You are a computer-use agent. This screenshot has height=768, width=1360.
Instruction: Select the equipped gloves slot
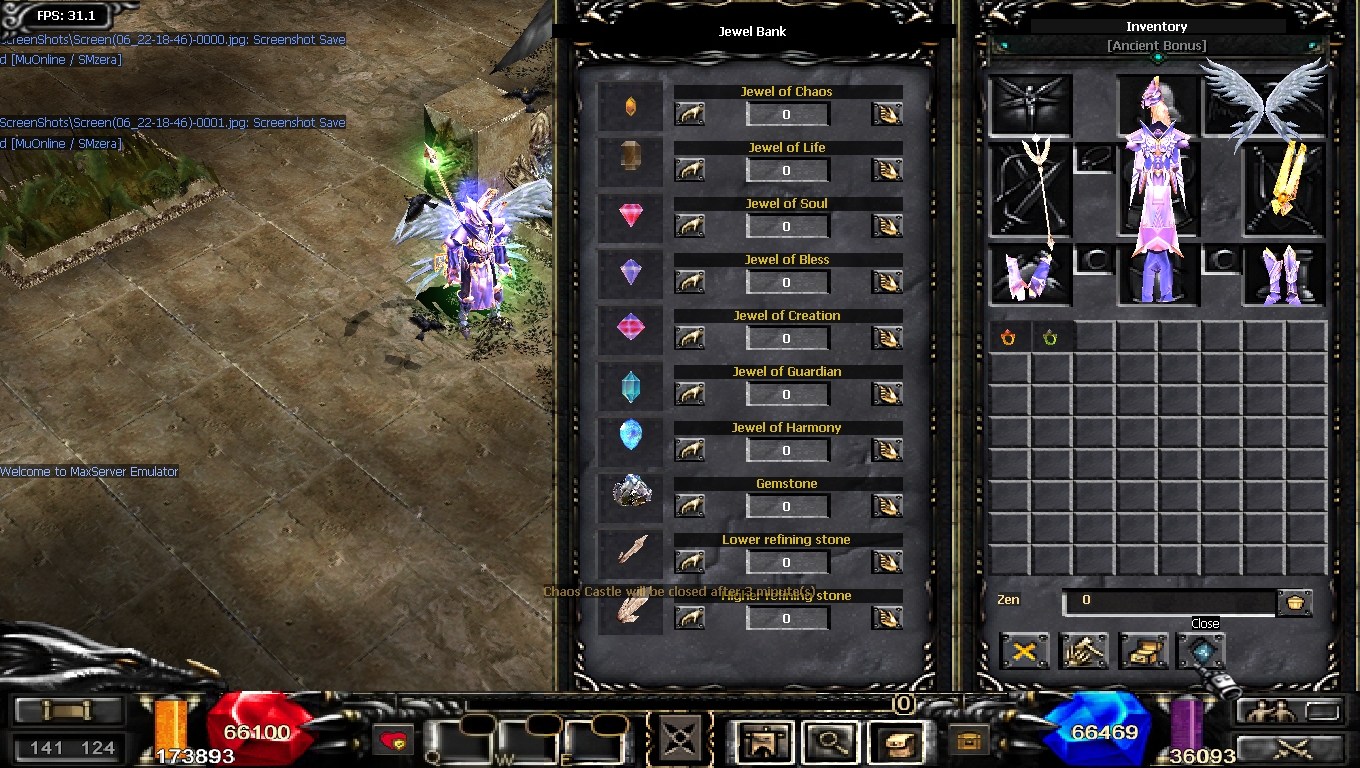(1031, 274)
